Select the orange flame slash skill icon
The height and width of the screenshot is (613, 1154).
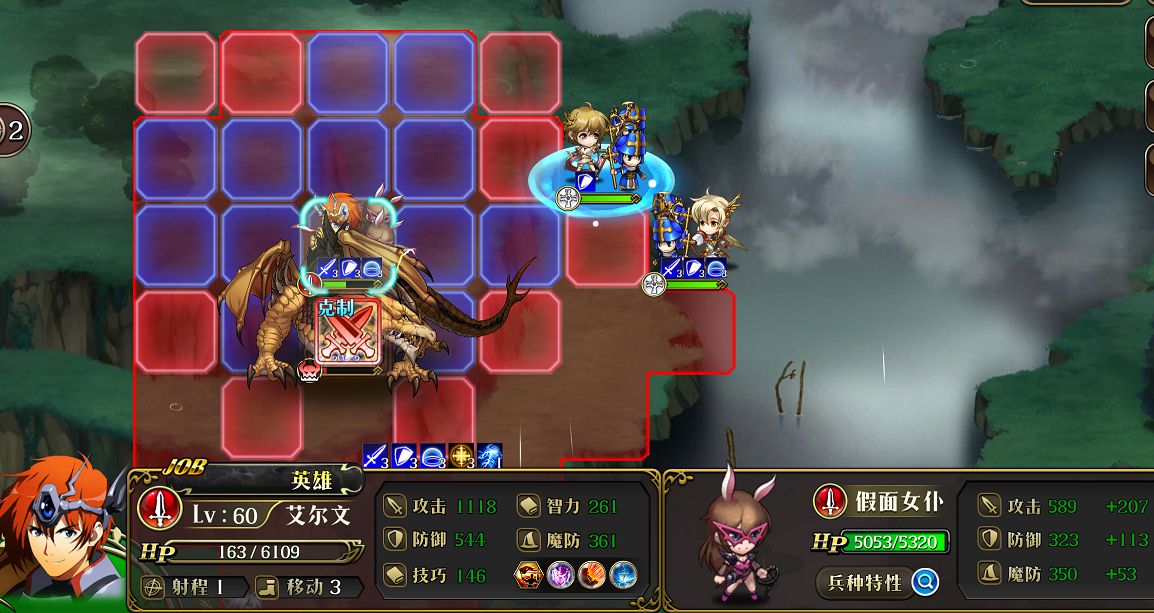pos(591,575)
